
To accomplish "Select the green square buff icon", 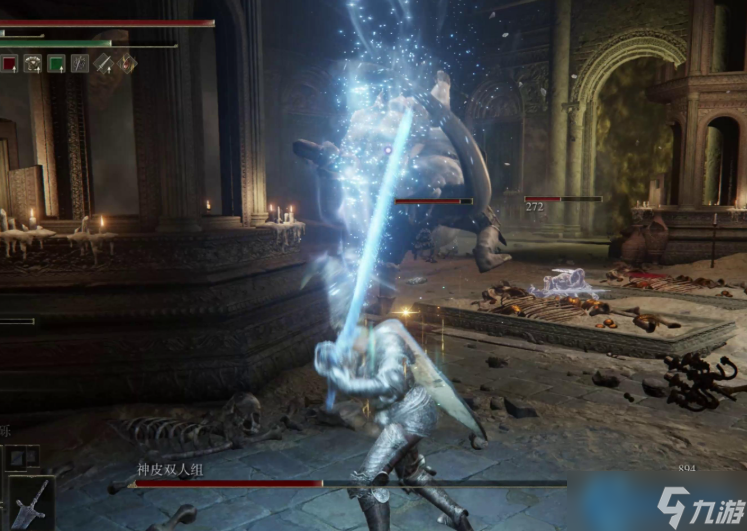I will (57, 63).
